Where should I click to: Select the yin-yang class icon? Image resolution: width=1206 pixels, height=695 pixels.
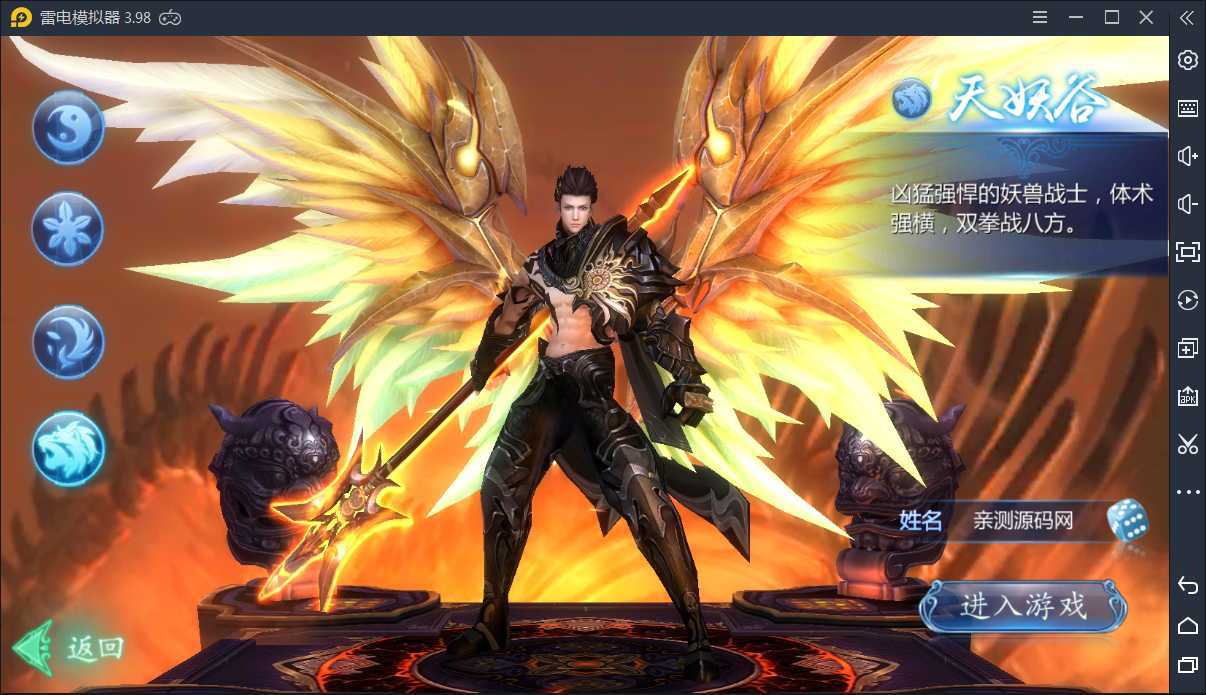click(68, 127)
